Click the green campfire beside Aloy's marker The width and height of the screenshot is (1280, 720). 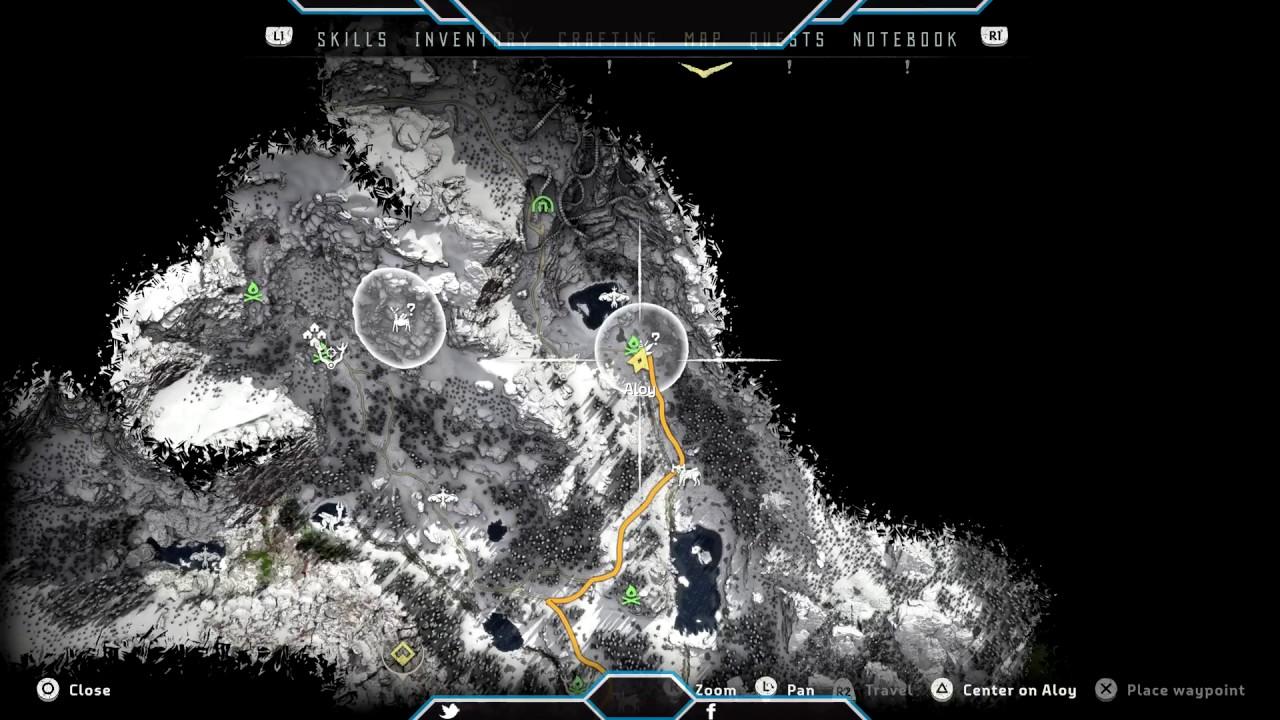tap(633, 346)
